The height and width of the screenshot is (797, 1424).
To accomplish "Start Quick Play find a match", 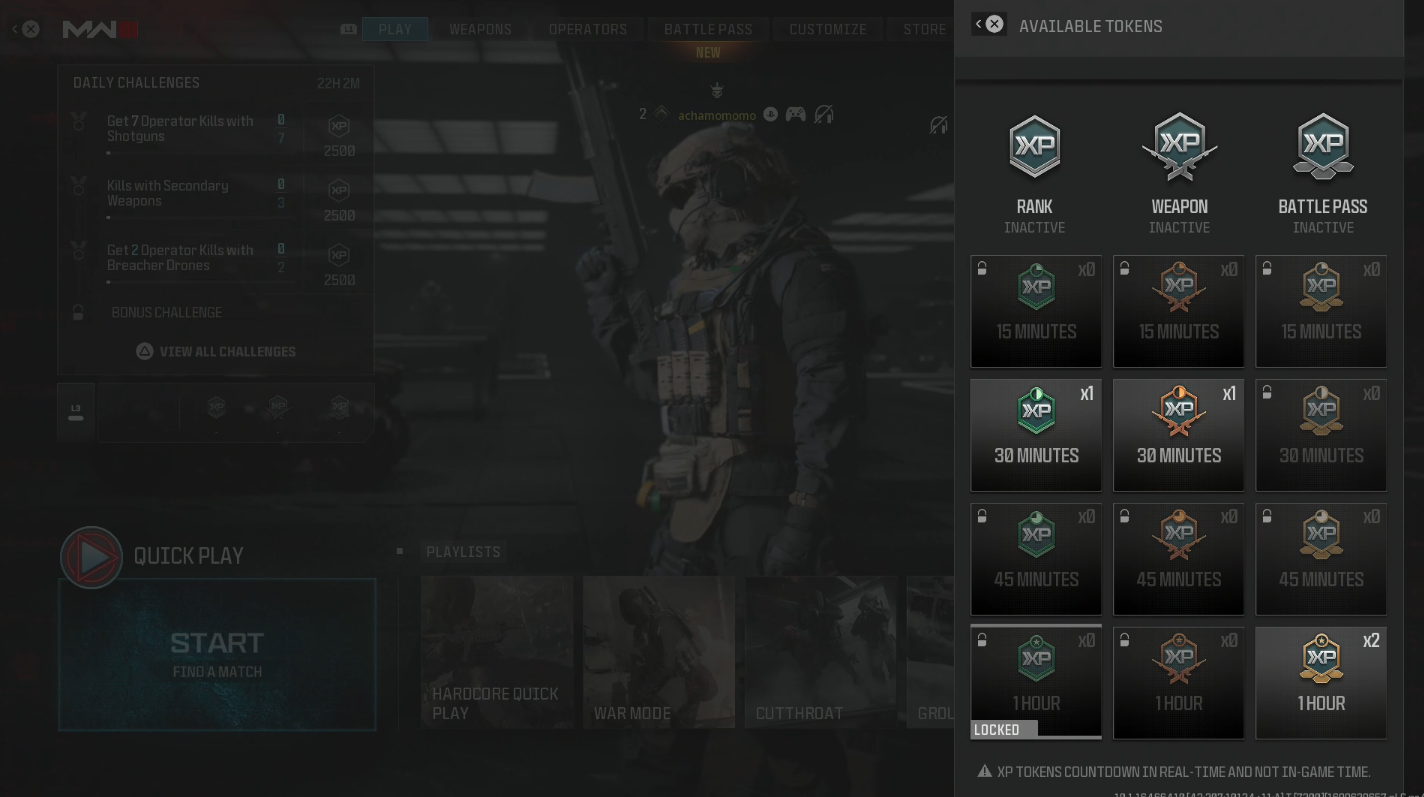I will (x=217, y=654).
